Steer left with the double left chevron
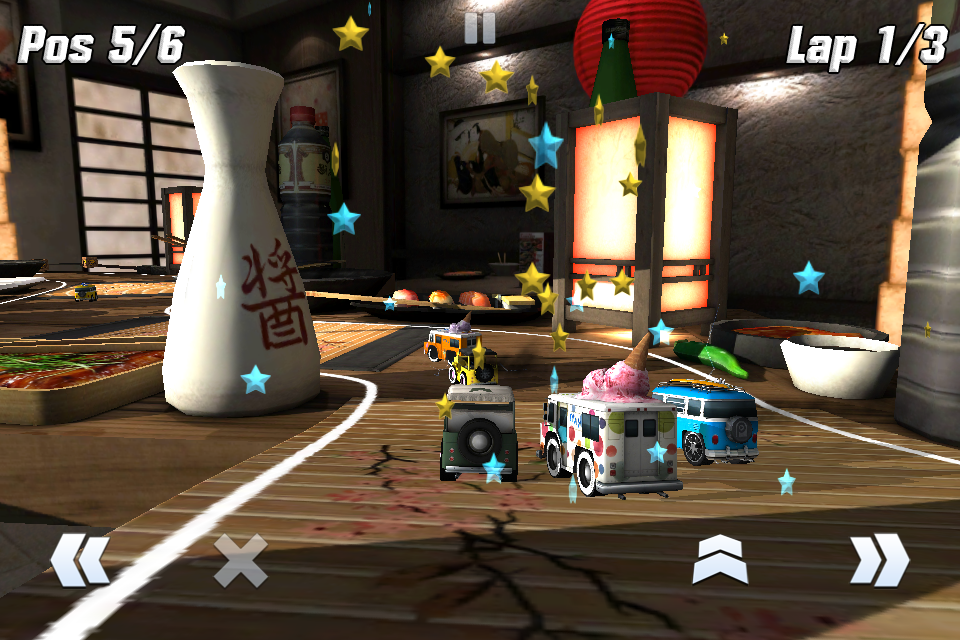This screenshot has width=960, height=640. tap(80, 560)
